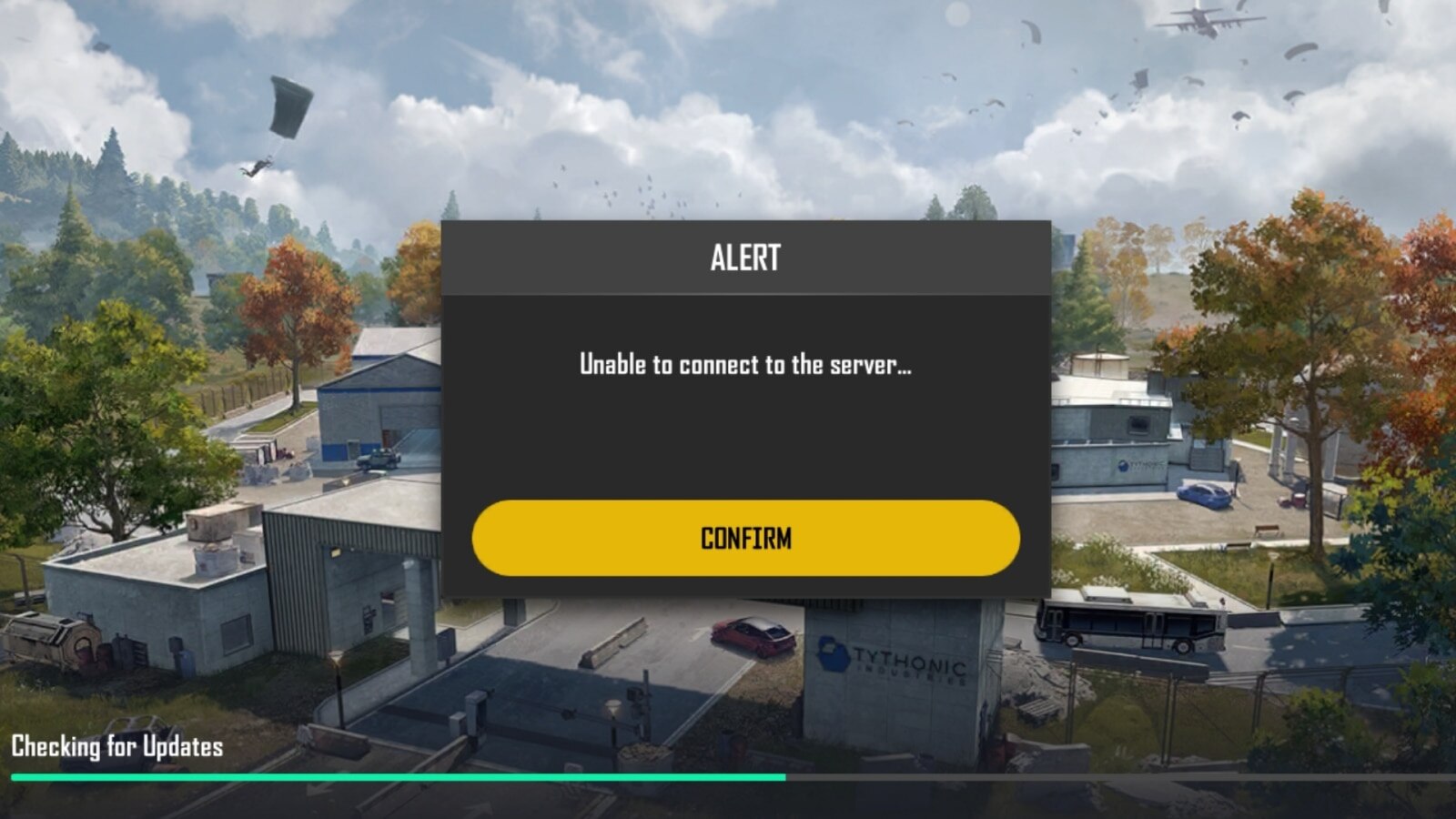Click the unfilled gray portion of the progress bar
Image resolution: width=1456 pixels, height=819 pixels.
(x=1119, y=779)
